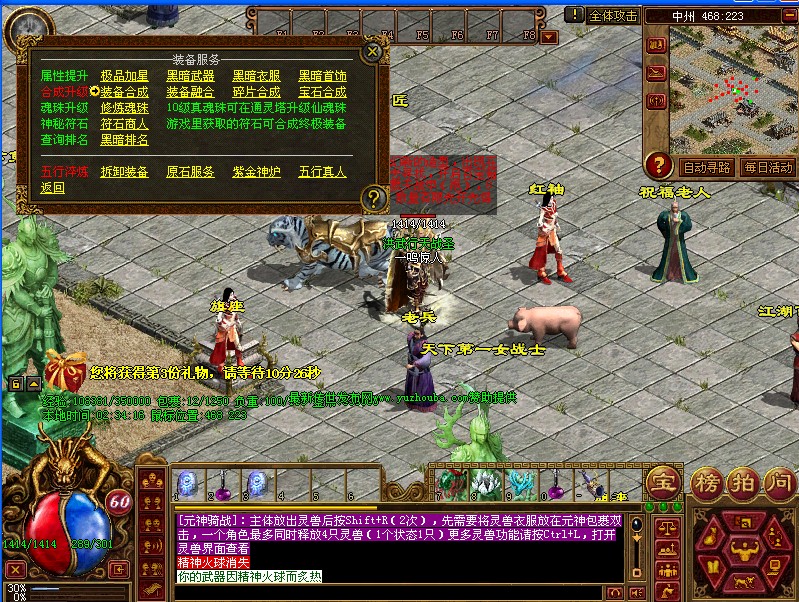Talk to the 符石商人 link
The image size is (799, 602).
(x=125, y=124)
